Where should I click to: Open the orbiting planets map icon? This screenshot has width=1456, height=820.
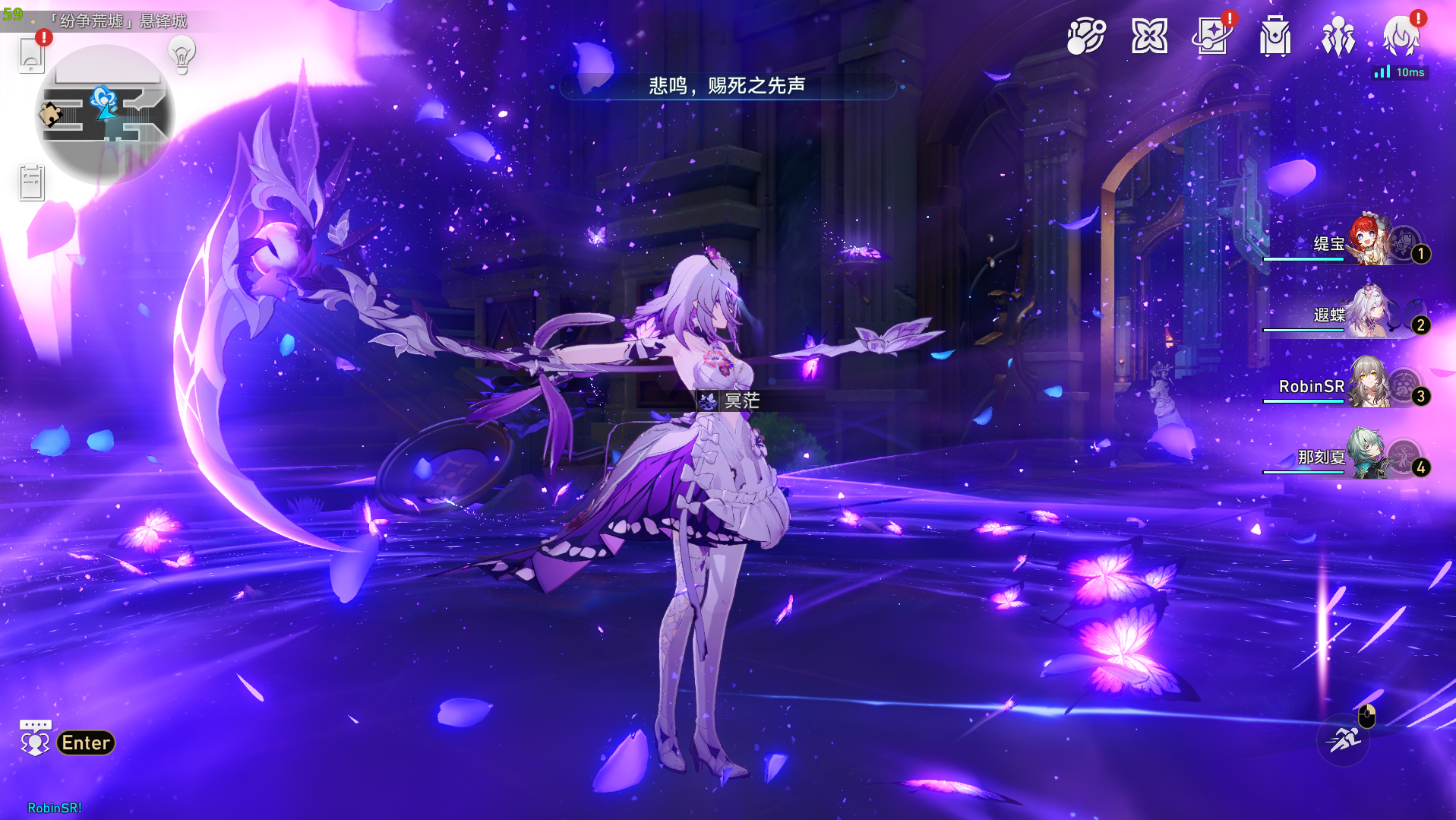[1085, 36]
